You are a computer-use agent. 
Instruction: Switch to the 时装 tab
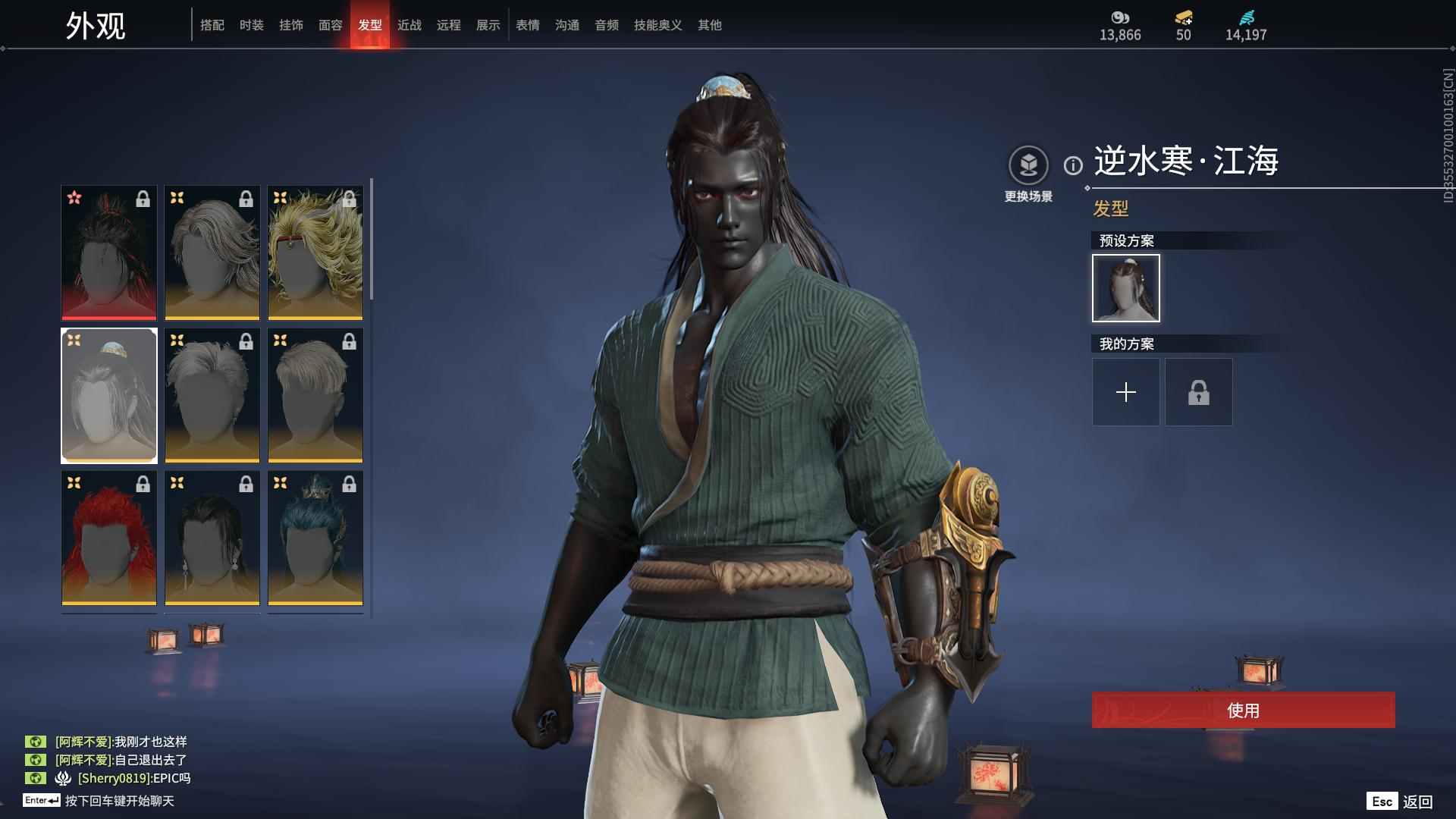point(252,24)
